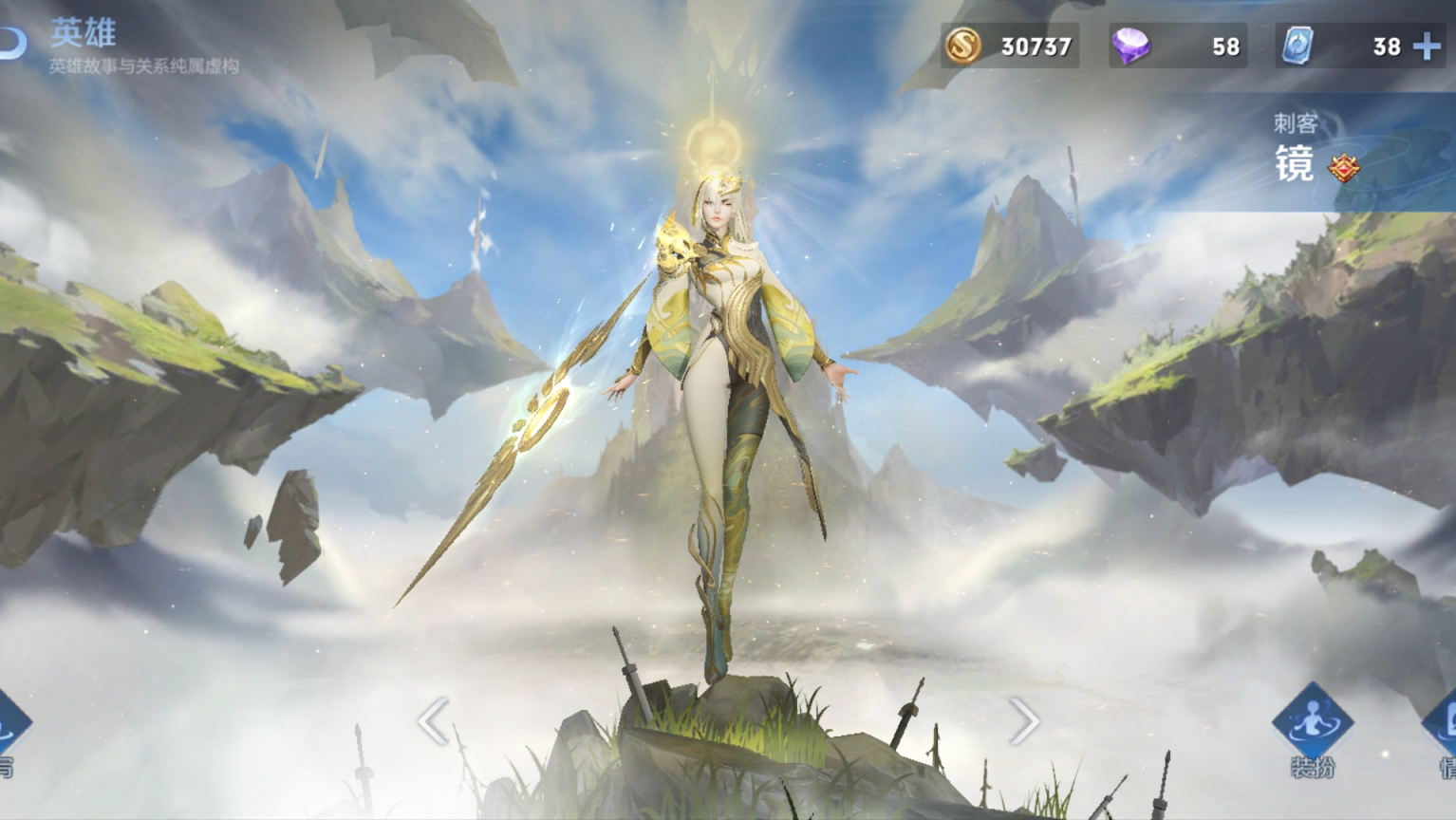Tap the purple diamond currency icon

[x=1129, y=46]
